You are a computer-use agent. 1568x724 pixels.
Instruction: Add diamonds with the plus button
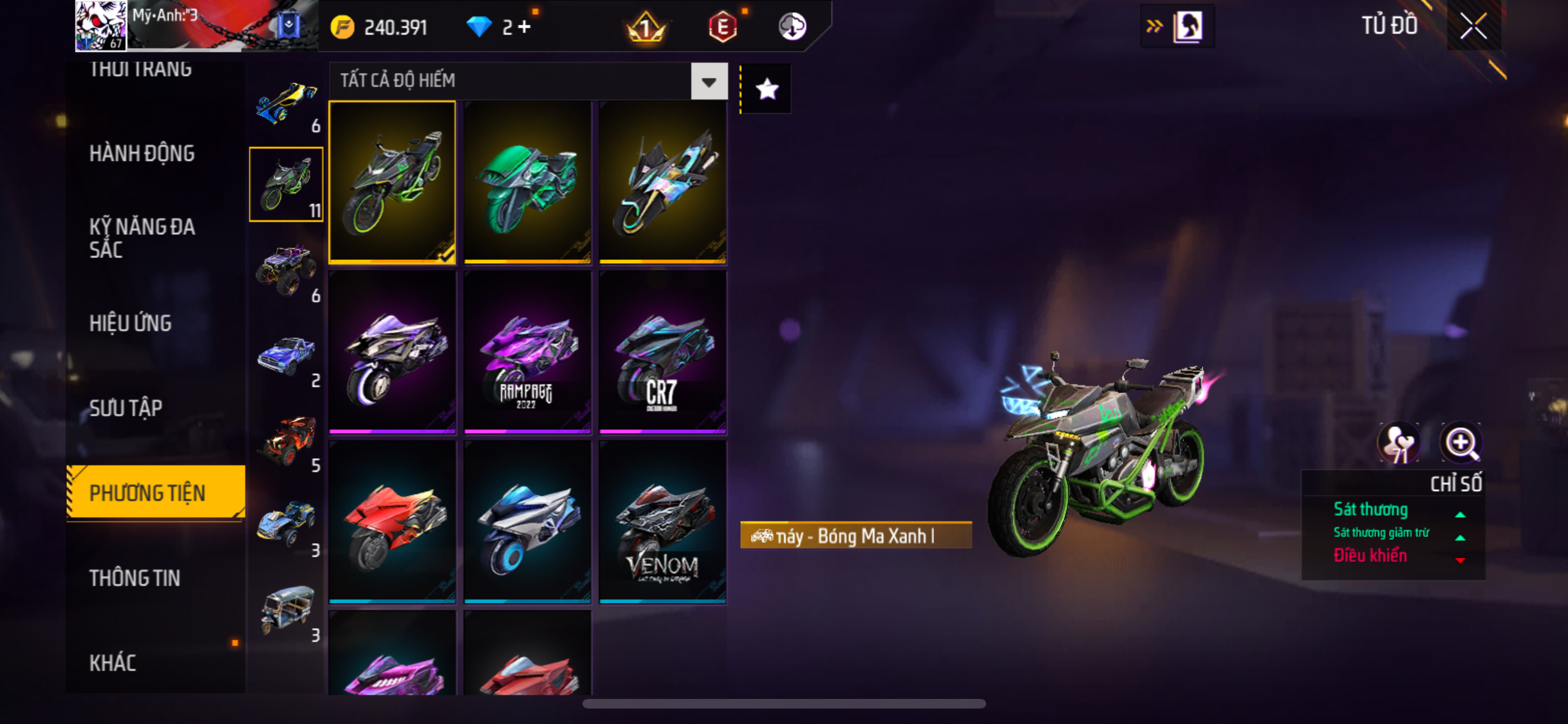(x=525, y=27)
